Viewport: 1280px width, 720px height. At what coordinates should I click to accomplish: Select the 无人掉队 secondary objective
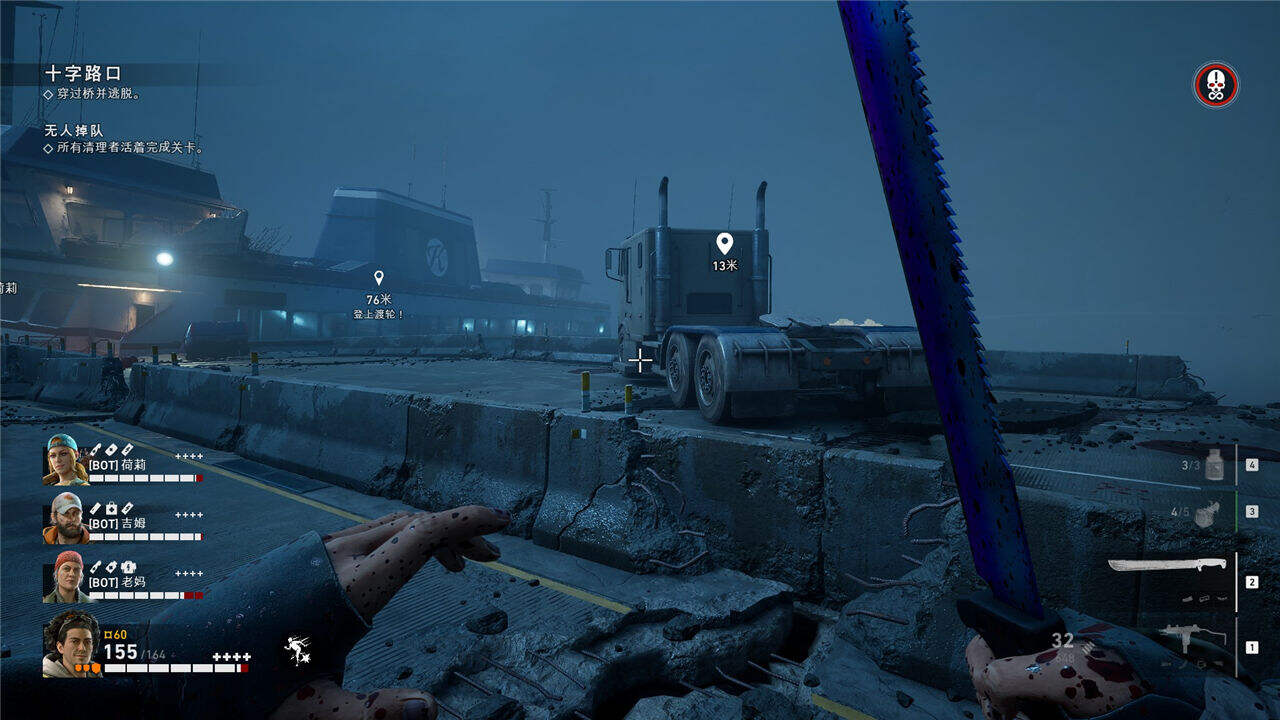pyautogui.click(x=74, y=130)
